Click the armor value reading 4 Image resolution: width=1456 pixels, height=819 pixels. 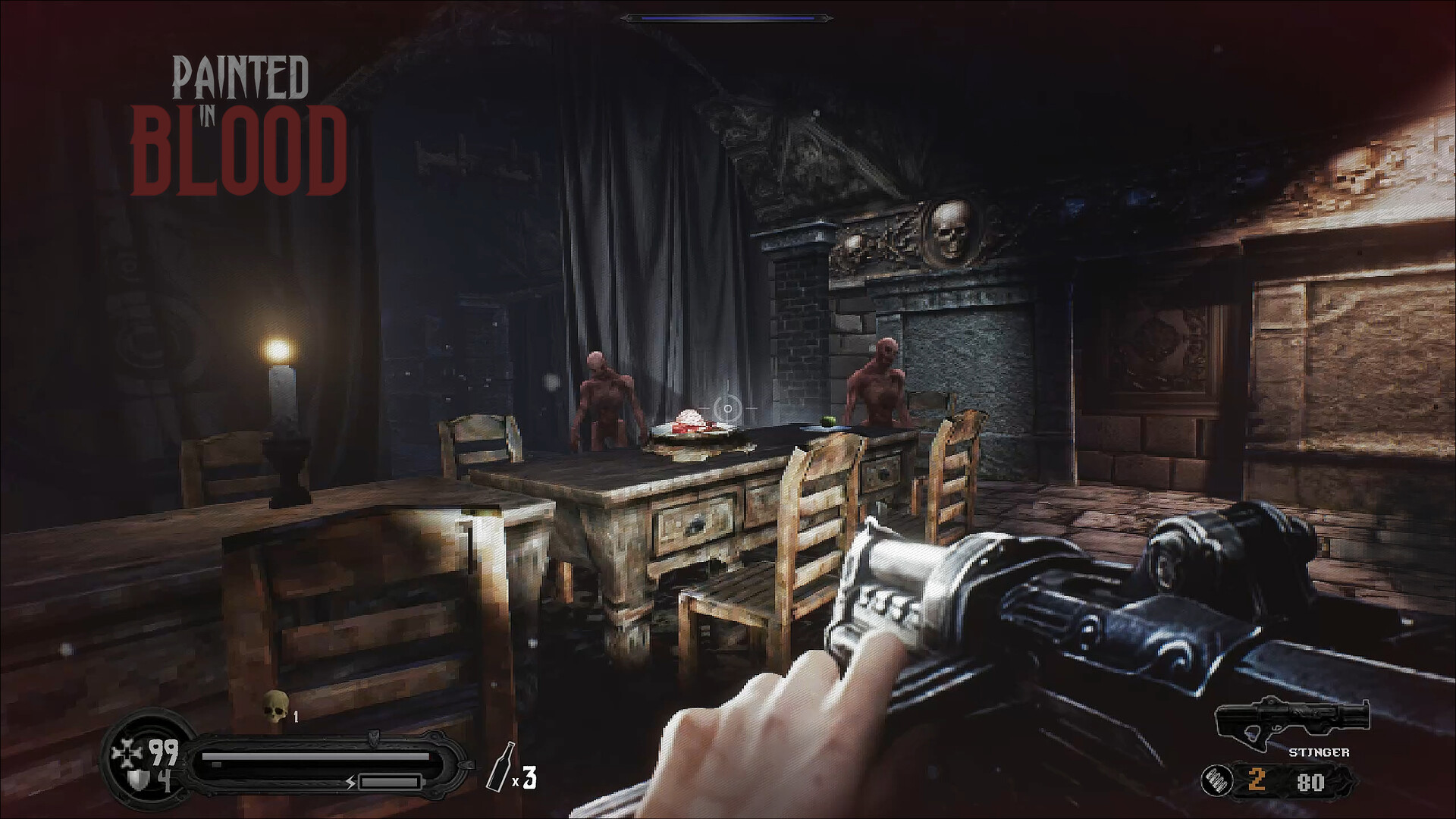pyautogui.click(x=164, y=780)
